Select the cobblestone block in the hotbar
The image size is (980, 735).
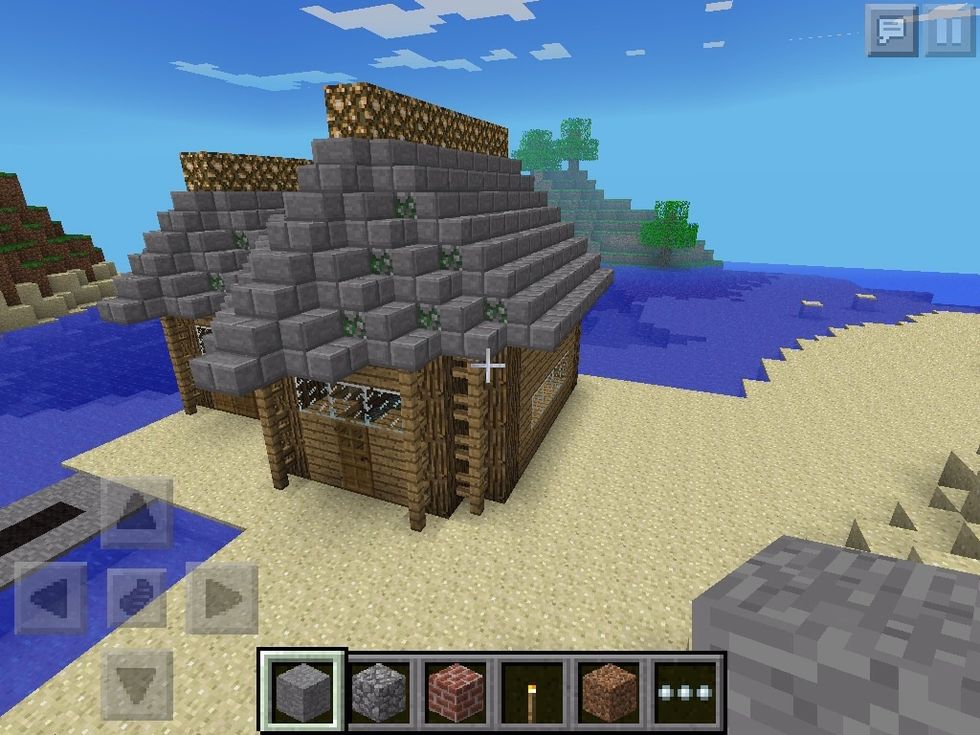(381, 691)
